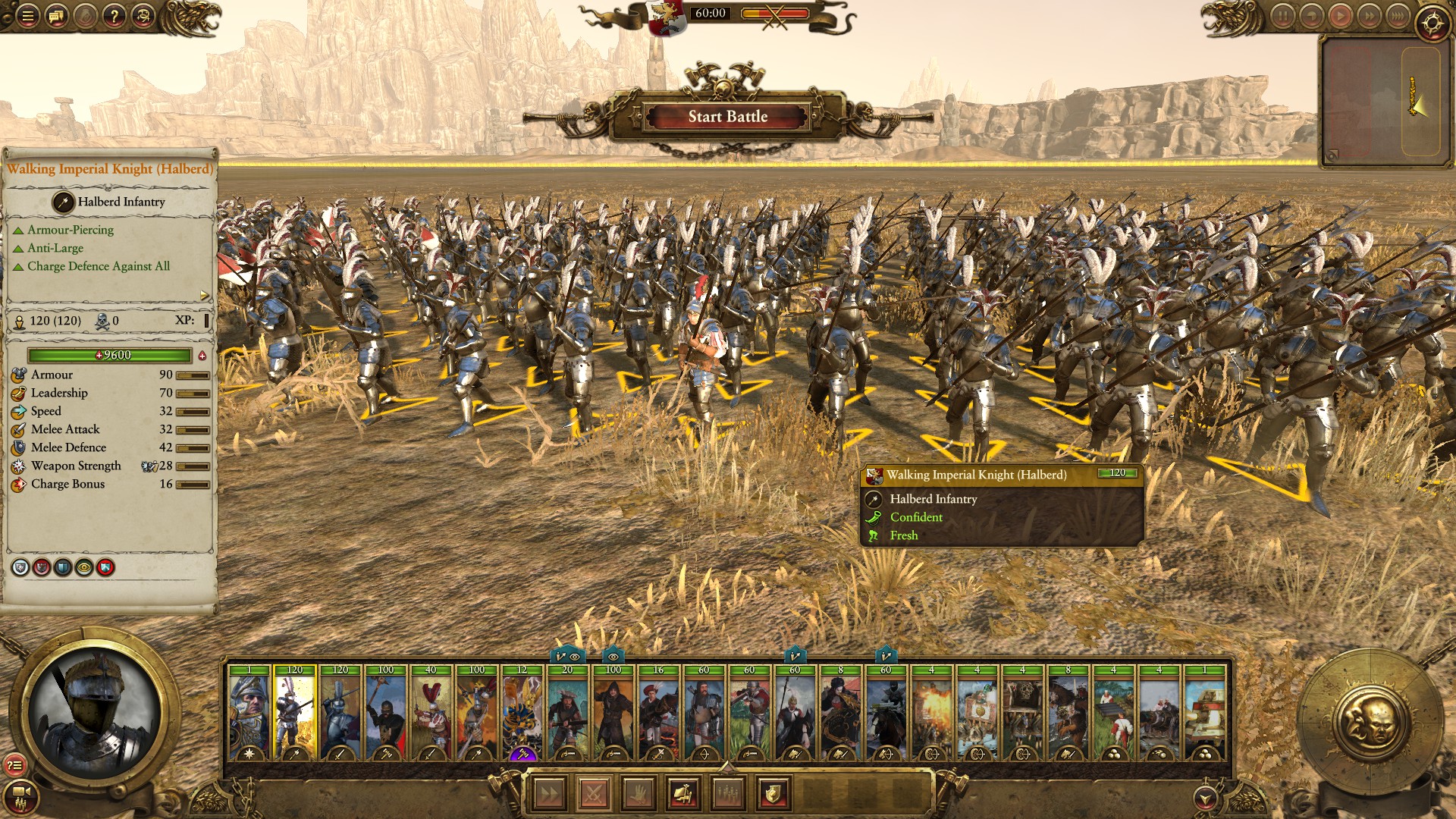The width and height of the screenshot is (1456, 819).
Task: Open the chat speech-bubble button
Action: coord(56,16)
